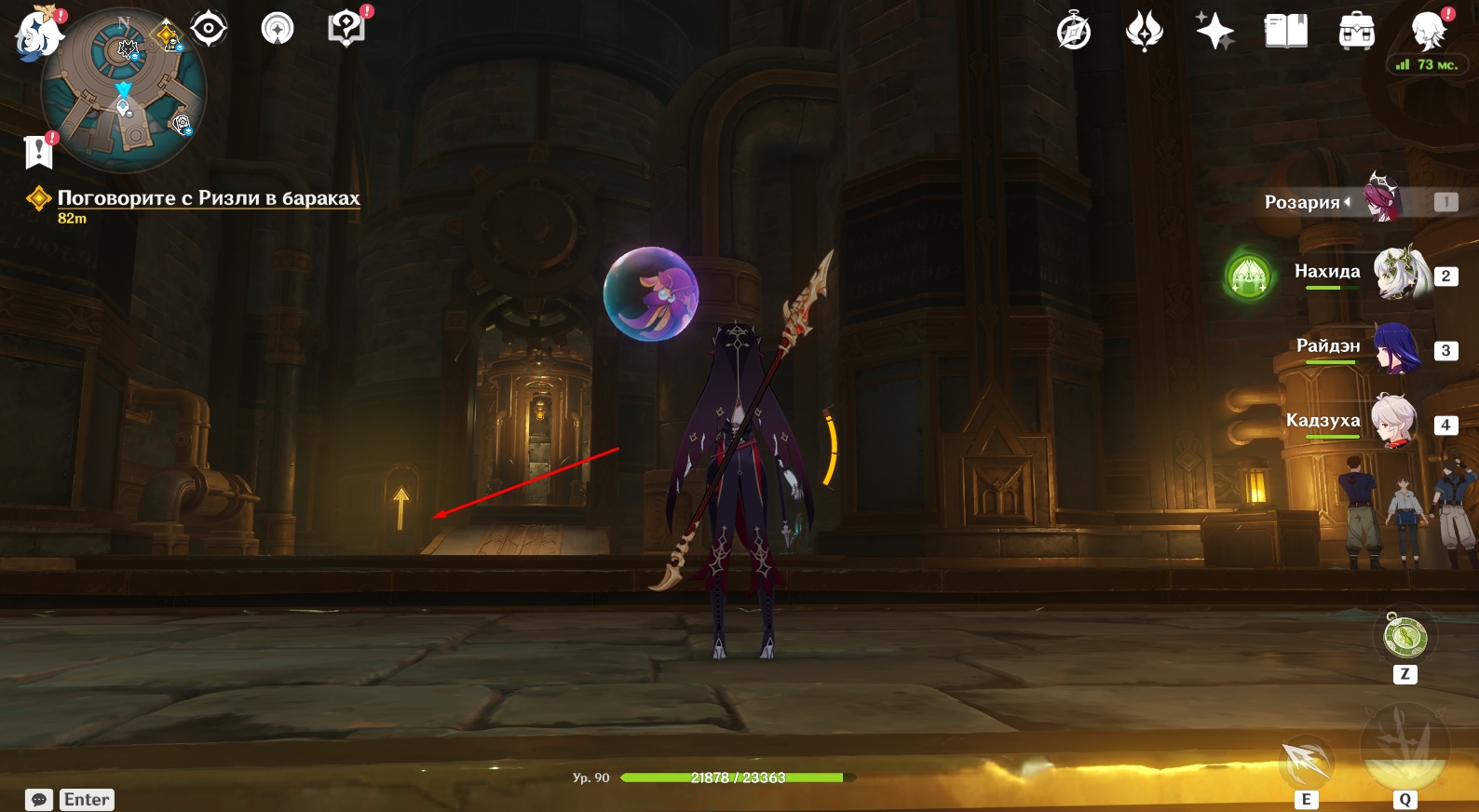Open the adventurer handbook book icon
Image resolution: width=1479 pixels, height=812 pixels.
(1285, 32)
